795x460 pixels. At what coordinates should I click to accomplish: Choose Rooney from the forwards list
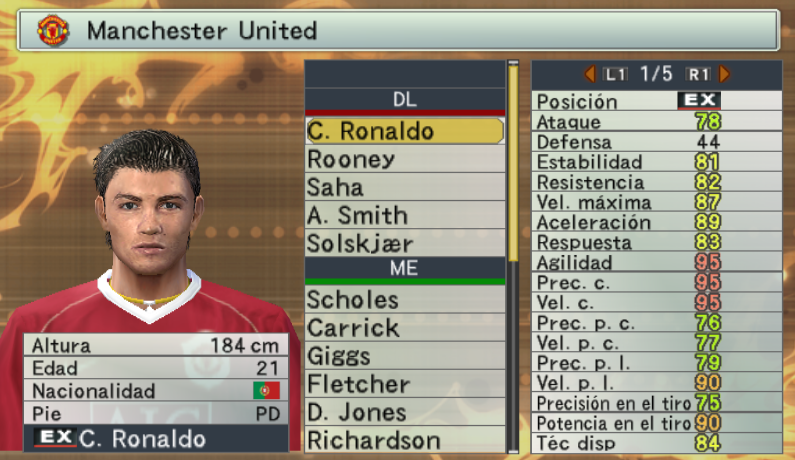pos(404,159)
